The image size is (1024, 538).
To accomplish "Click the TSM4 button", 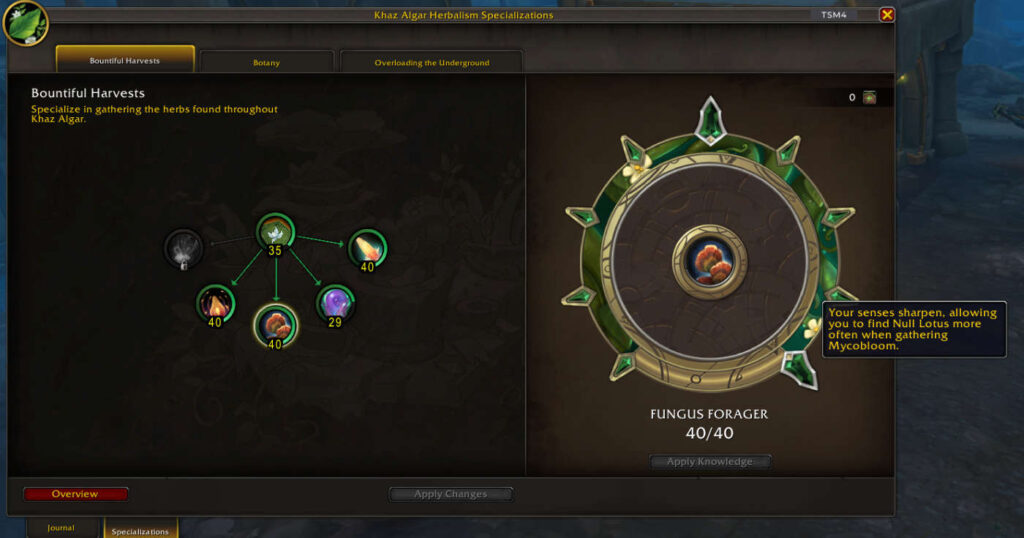I will coord(833,15).
